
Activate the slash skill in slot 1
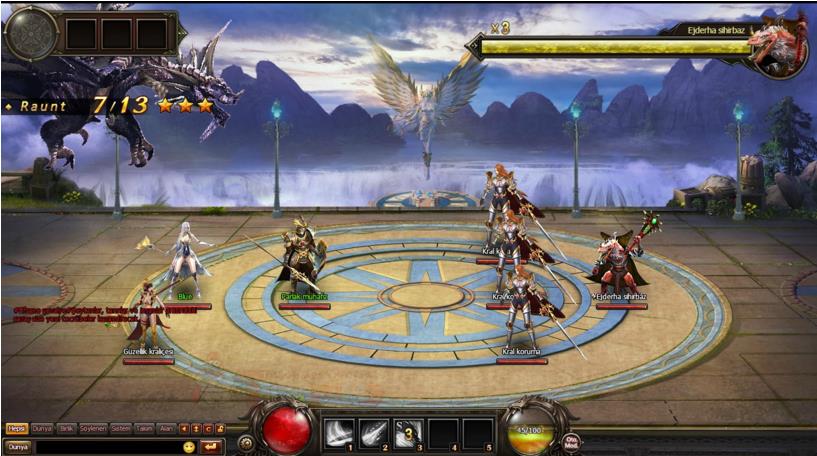click(x=338, y=433)
